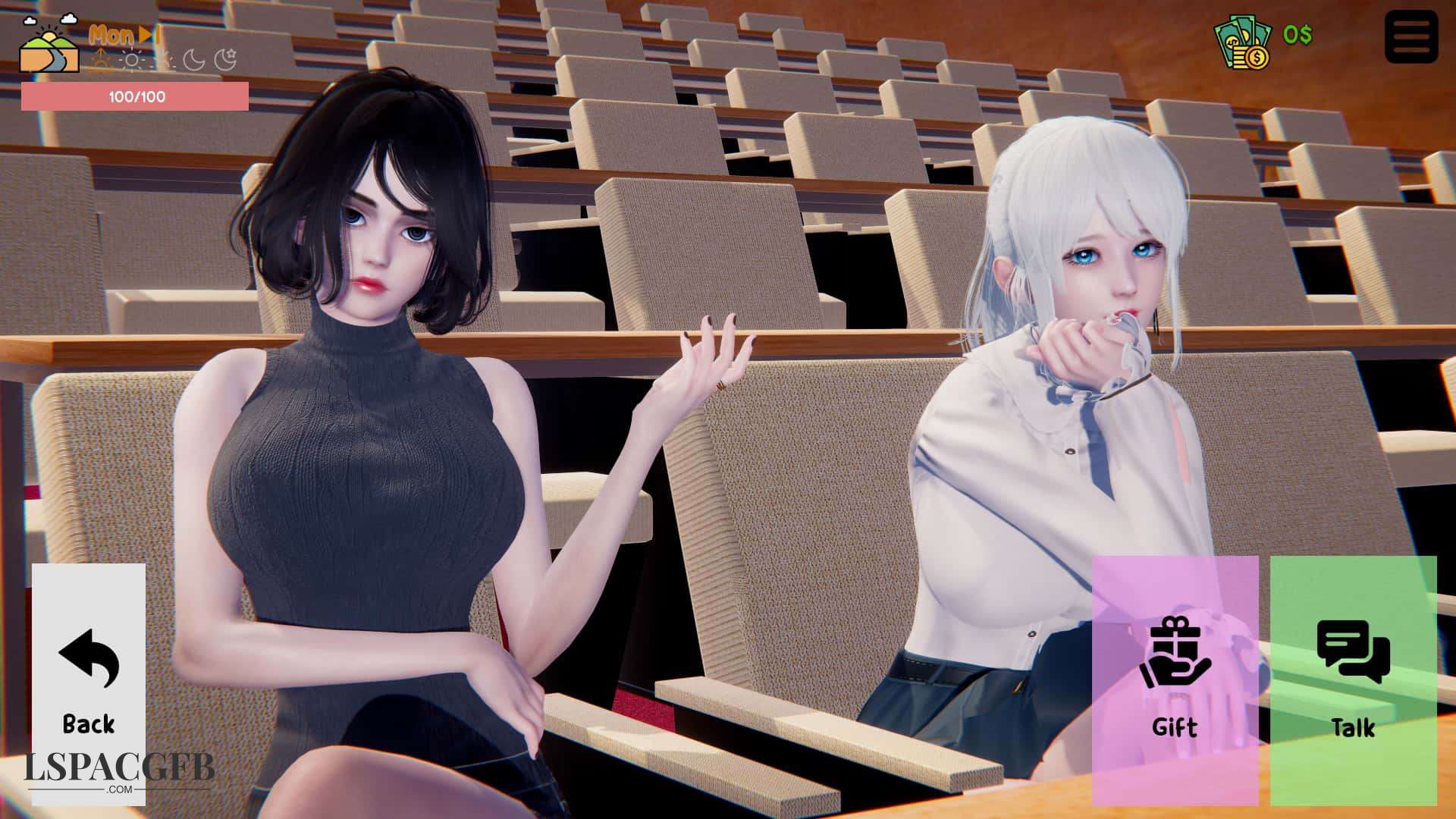Image resolution: width=1456 pixels, height=819 pixels.
Task: Go back using the Back button
Action: tap(89, 682)
